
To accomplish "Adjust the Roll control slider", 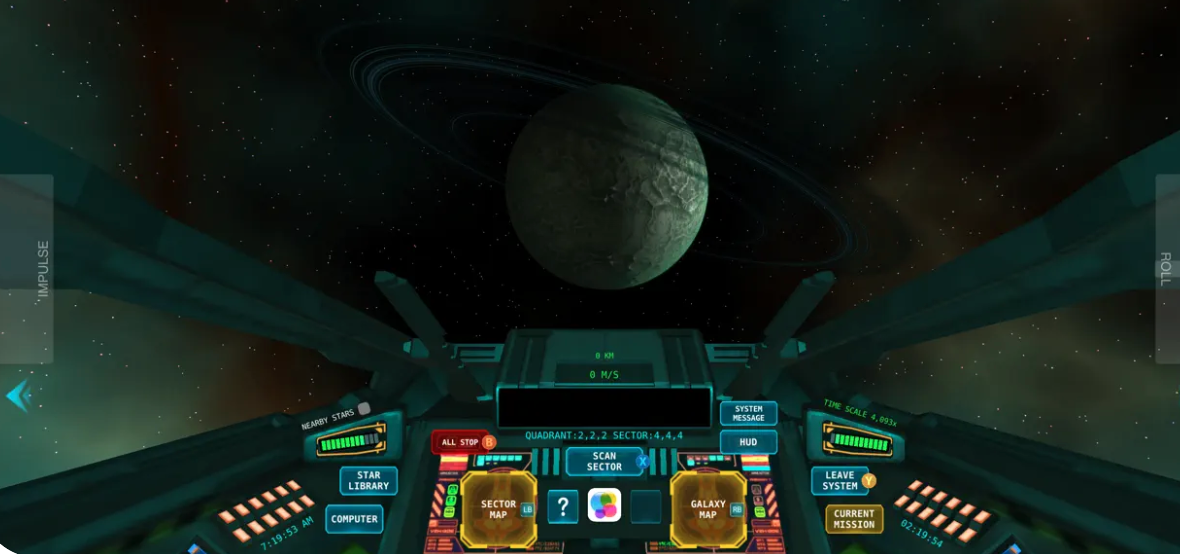I will pyautogui.click(x=1166, y=268).
